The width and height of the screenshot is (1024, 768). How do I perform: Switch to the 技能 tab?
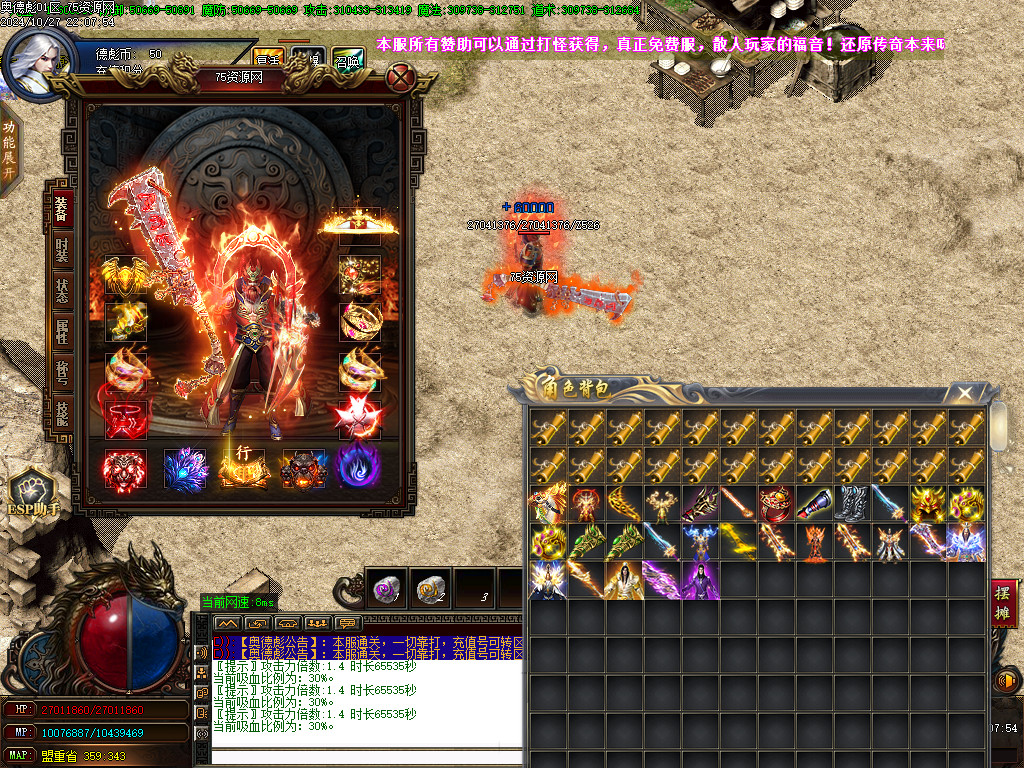tap(62, 411)
